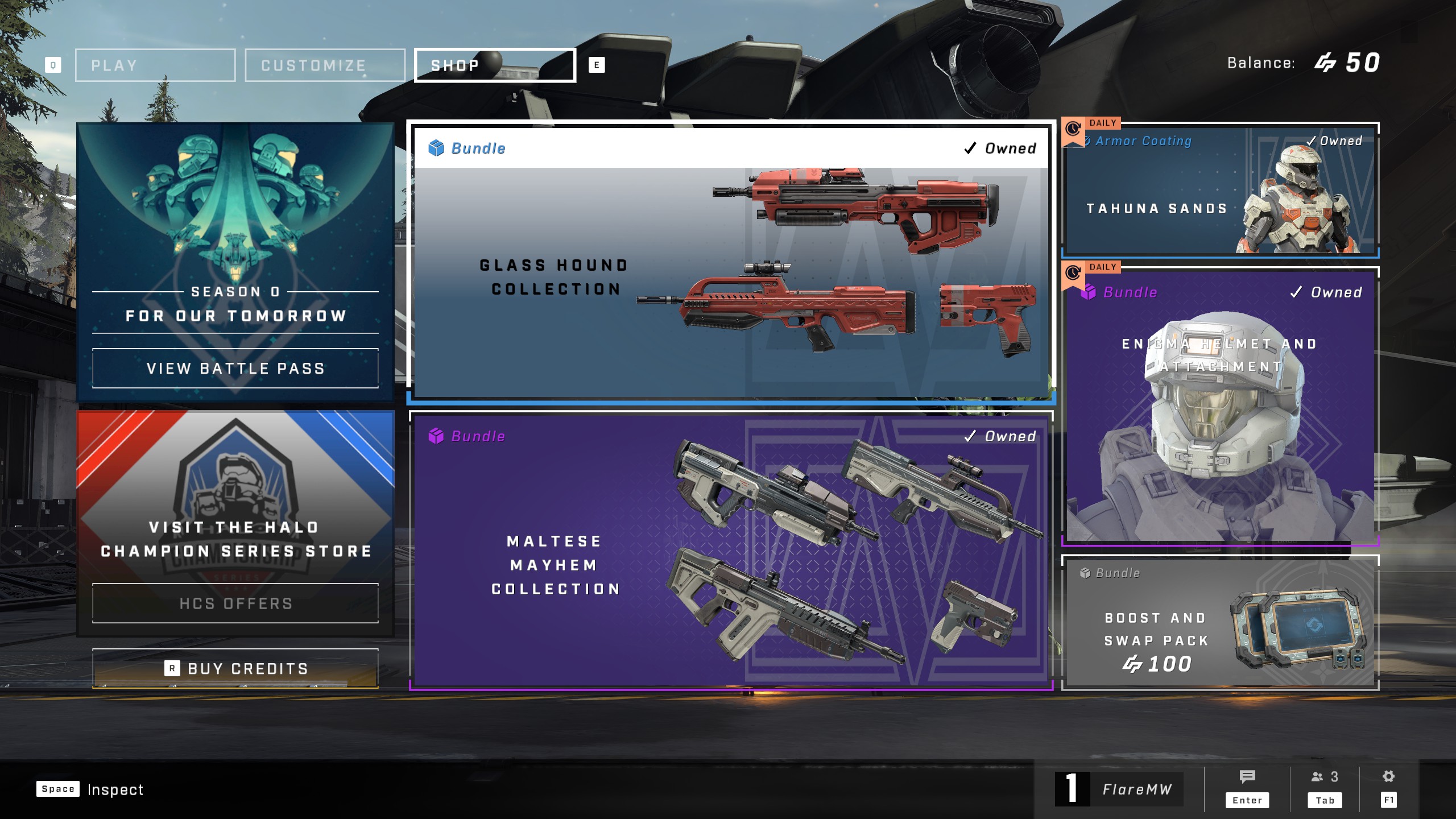Open the Customize tab

(325, 65)
